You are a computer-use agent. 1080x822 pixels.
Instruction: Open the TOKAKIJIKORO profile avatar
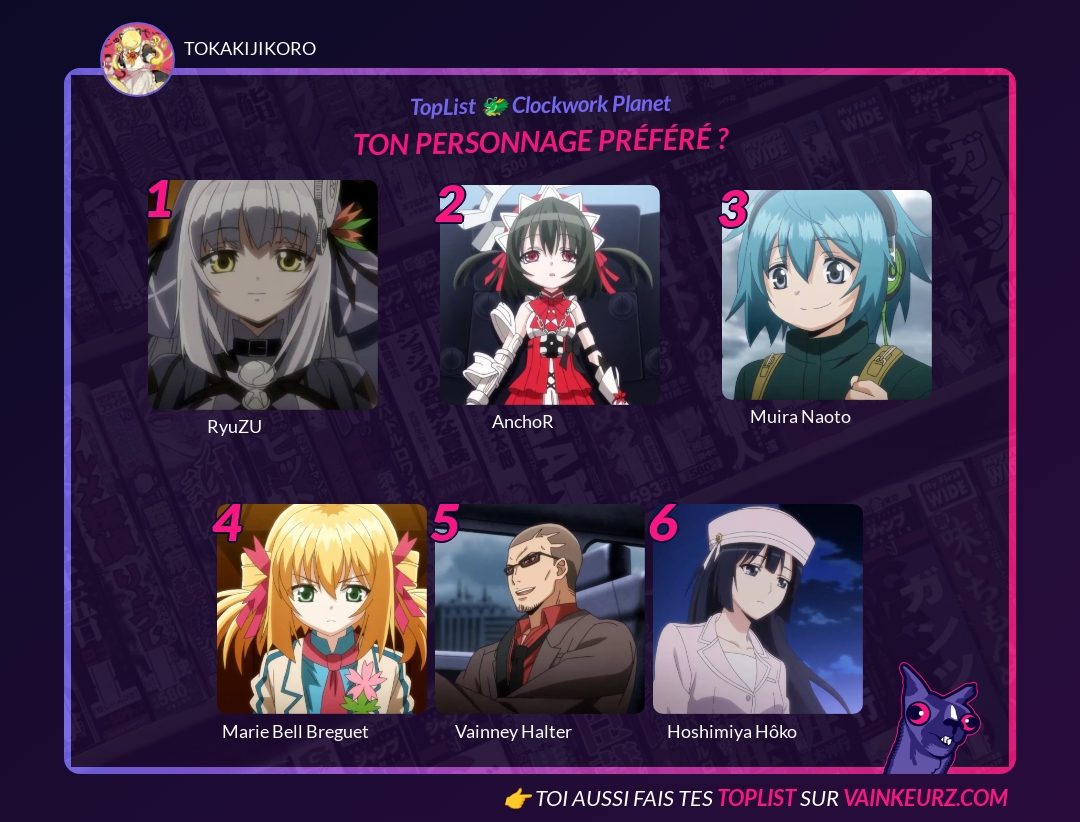coord(137,59)
